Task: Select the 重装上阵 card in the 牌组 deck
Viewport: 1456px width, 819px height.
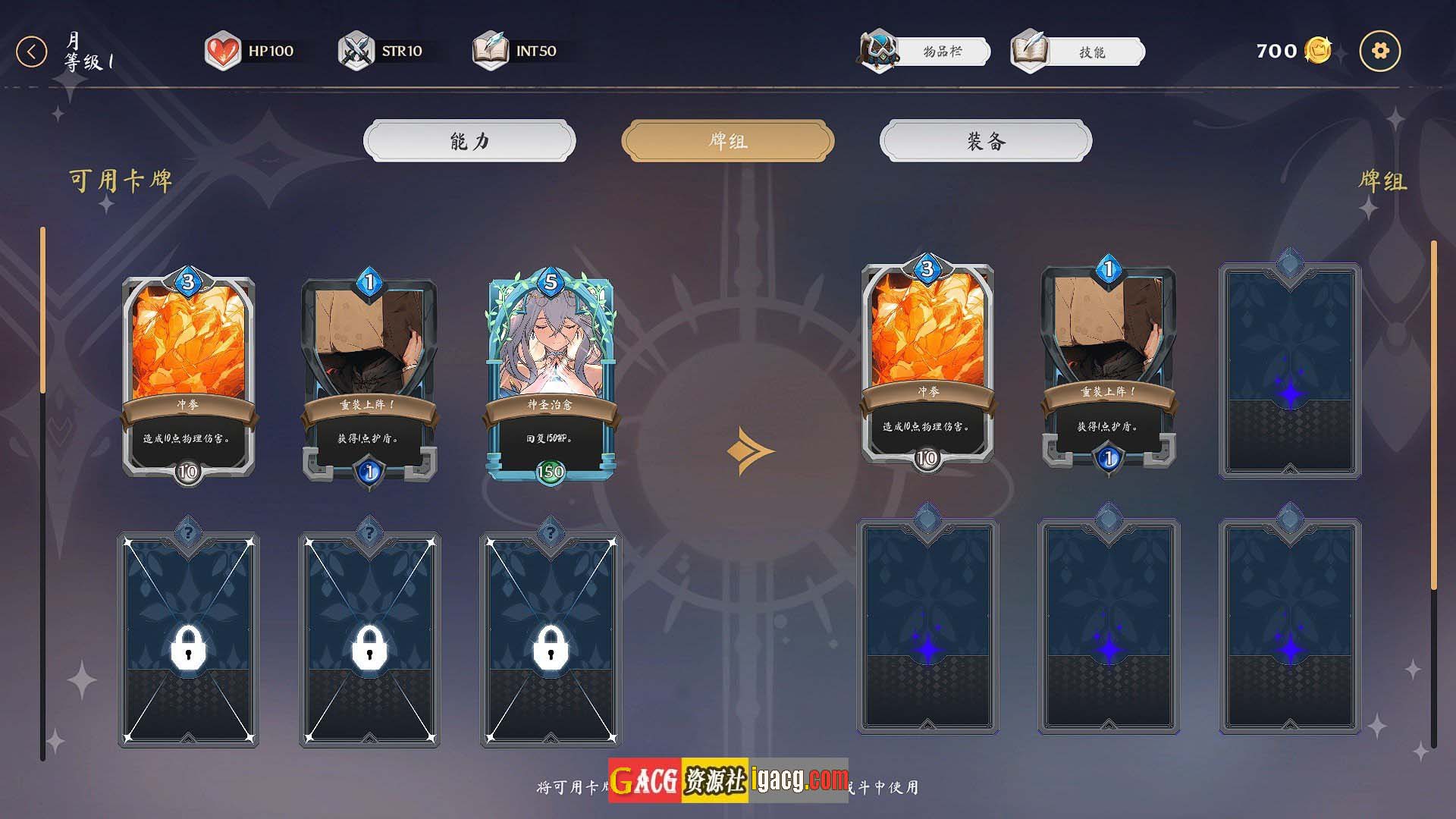Action: (1108, 364)
